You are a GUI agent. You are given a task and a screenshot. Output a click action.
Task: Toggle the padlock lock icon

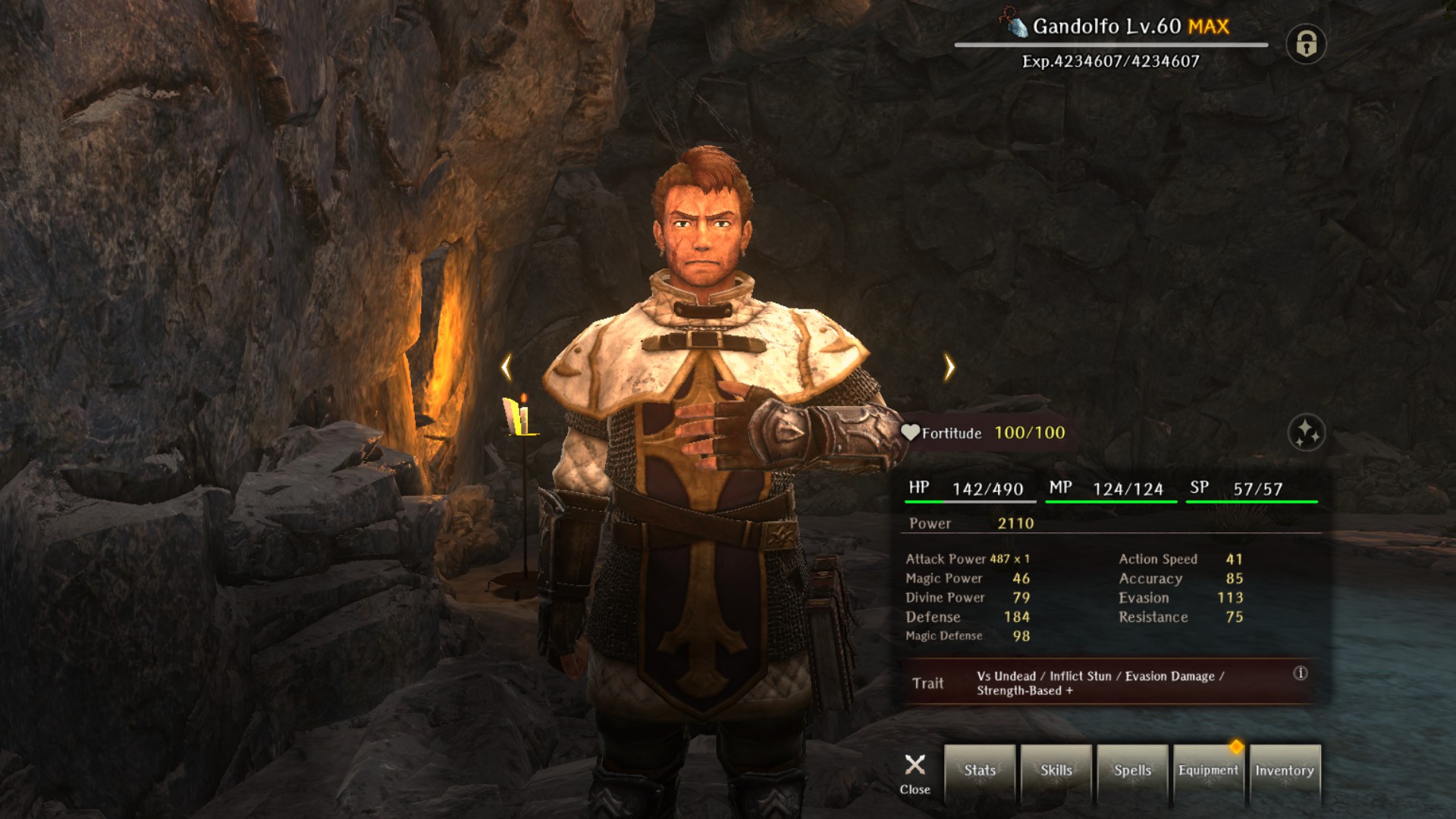[1306, 44]
